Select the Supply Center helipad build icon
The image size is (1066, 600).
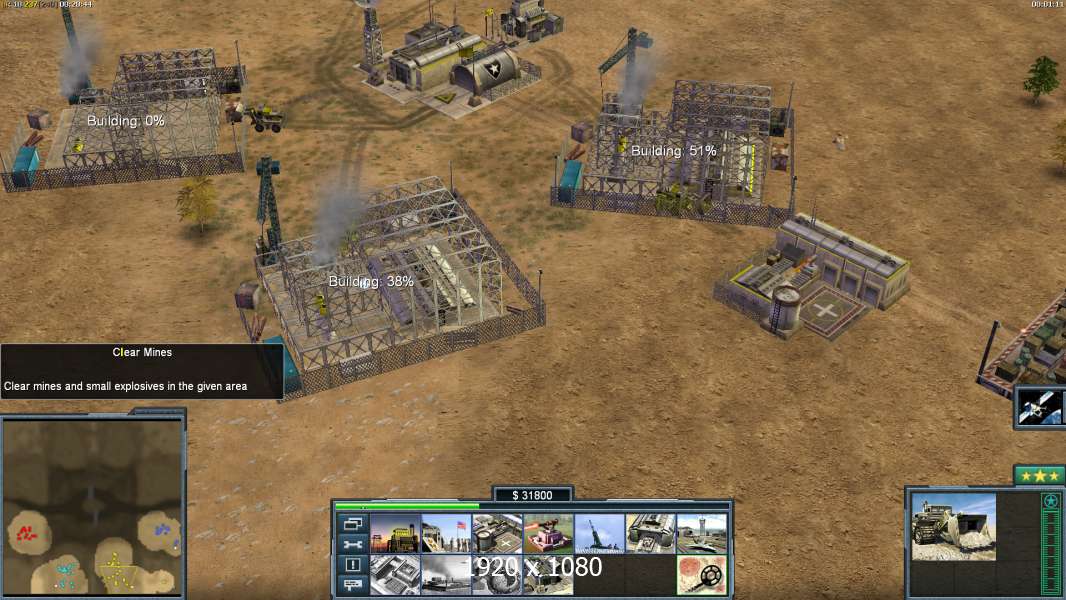coord(497,534)
